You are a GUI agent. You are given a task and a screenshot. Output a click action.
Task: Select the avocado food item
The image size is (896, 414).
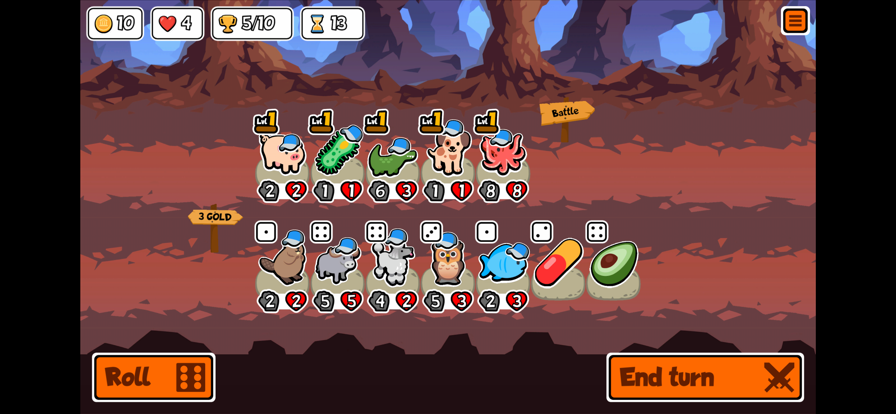tap(613, 263)
